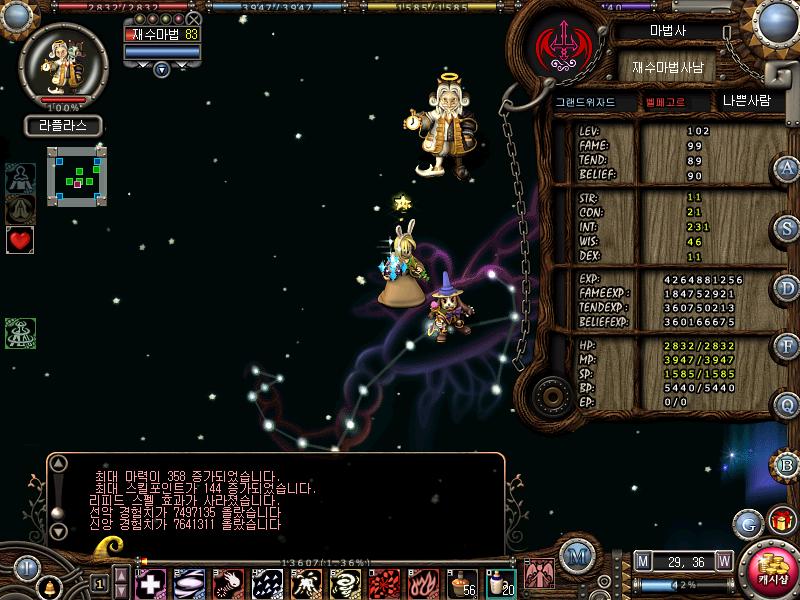
Task: Use the white cross heal skill
Action: (151, 582)
